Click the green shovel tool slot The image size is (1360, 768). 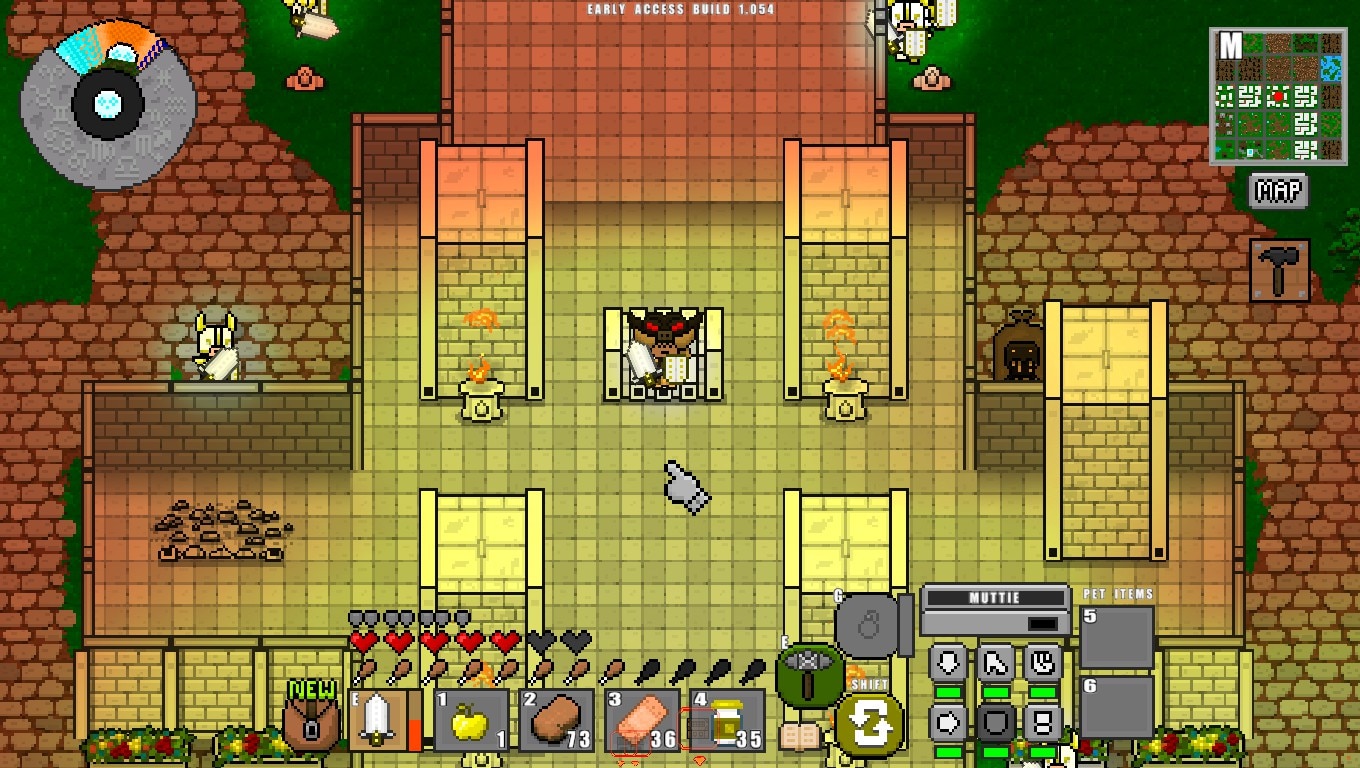click(x=810, y=675)
